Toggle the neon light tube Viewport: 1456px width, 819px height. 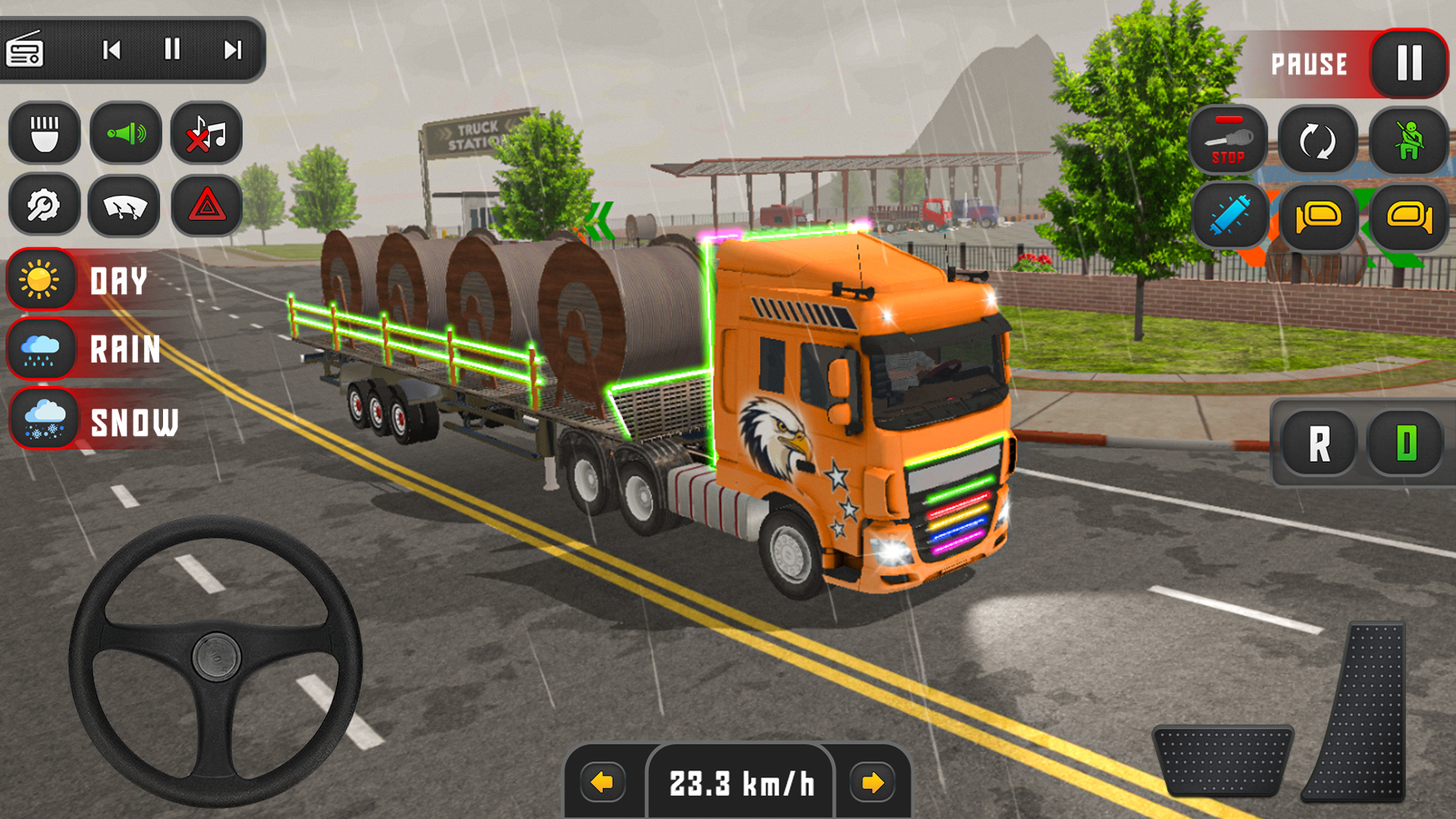[1228, 216]
